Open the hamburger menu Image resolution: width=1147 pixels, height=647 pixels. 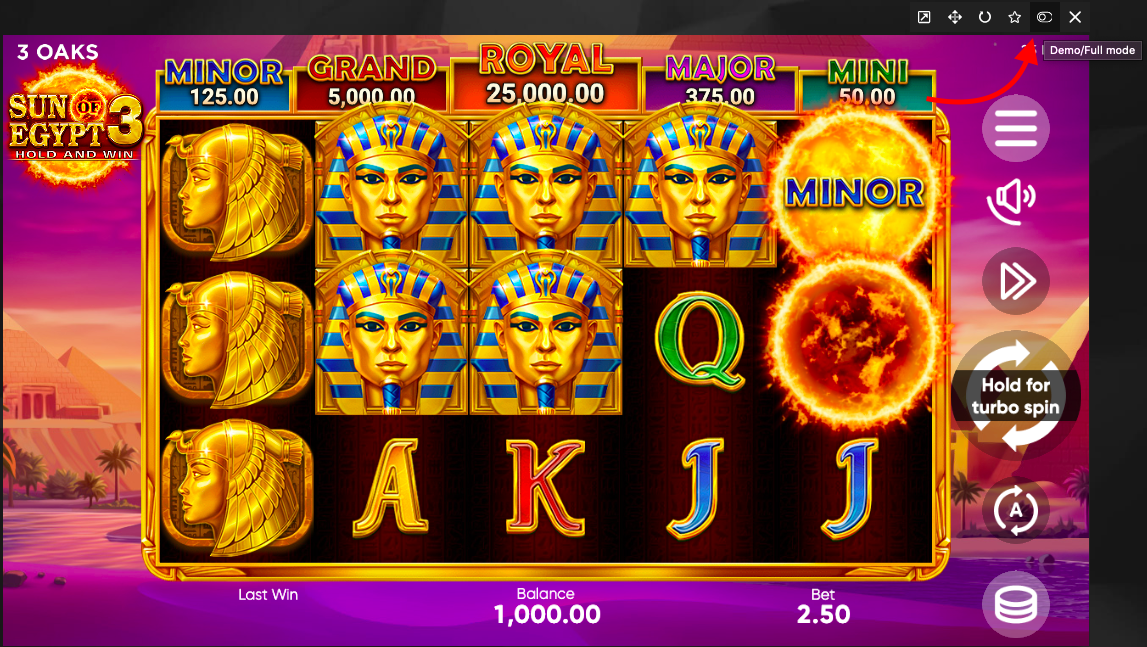pos(1015,129)
